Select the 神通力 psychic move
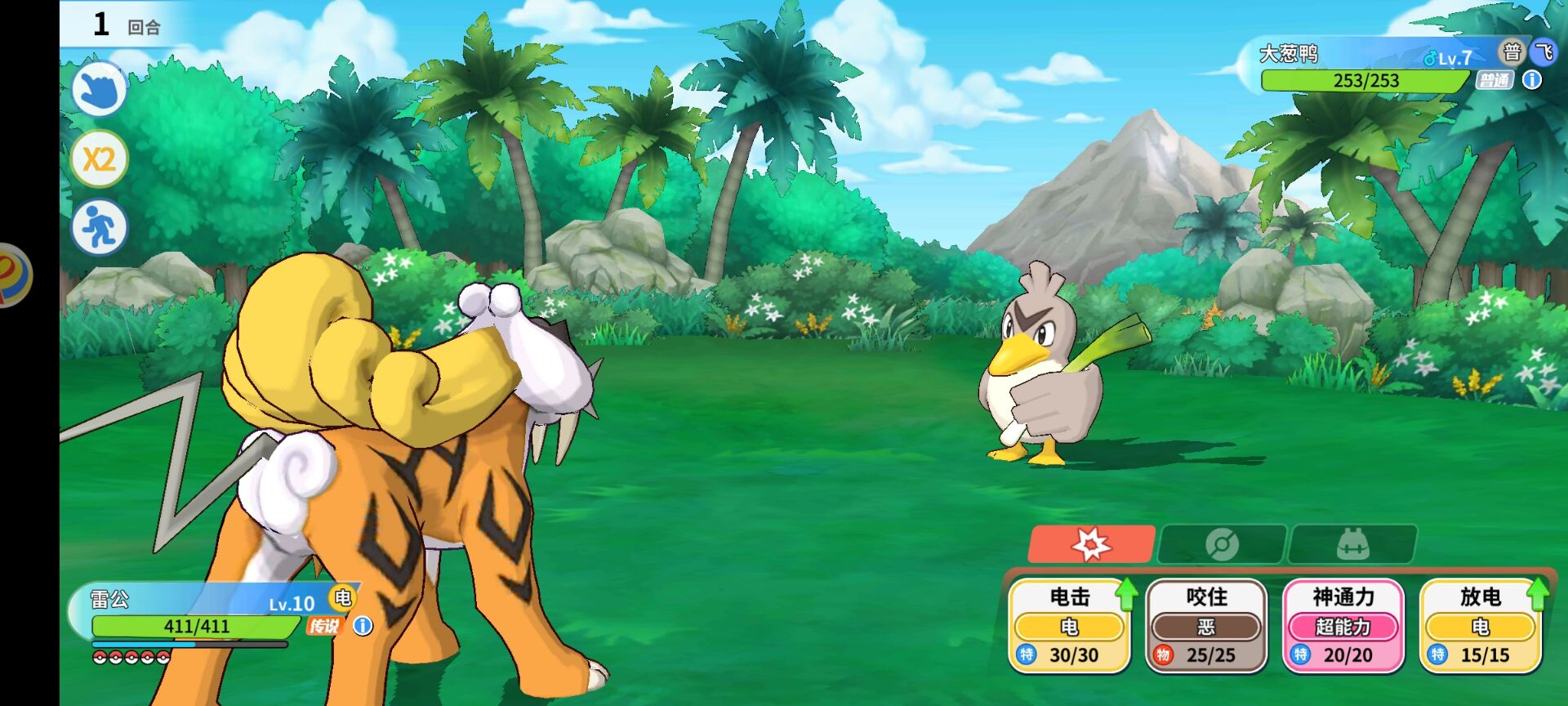The height and width of the screenshot is (706, 1568). [x=1343, y=626]
